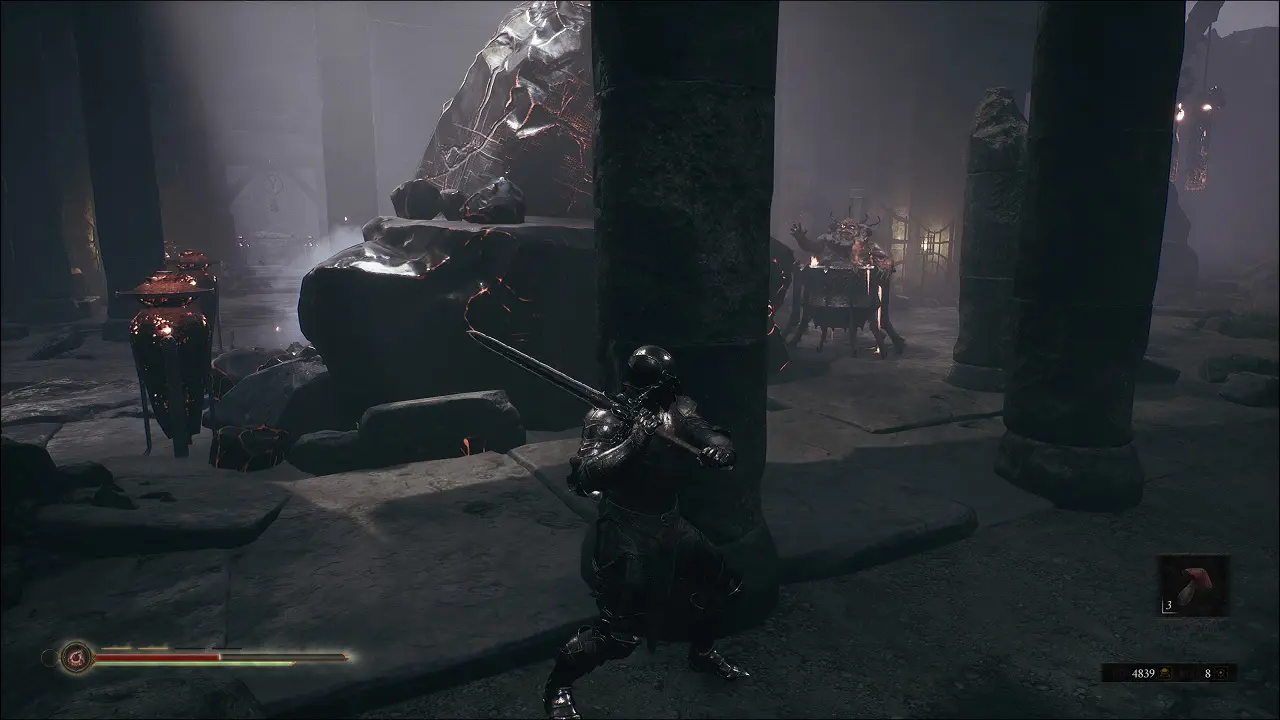The height and width of the screenshot is (720, 1280).
Task: Click the glimpse currency icon
Action: click(x=1222, y=673)
